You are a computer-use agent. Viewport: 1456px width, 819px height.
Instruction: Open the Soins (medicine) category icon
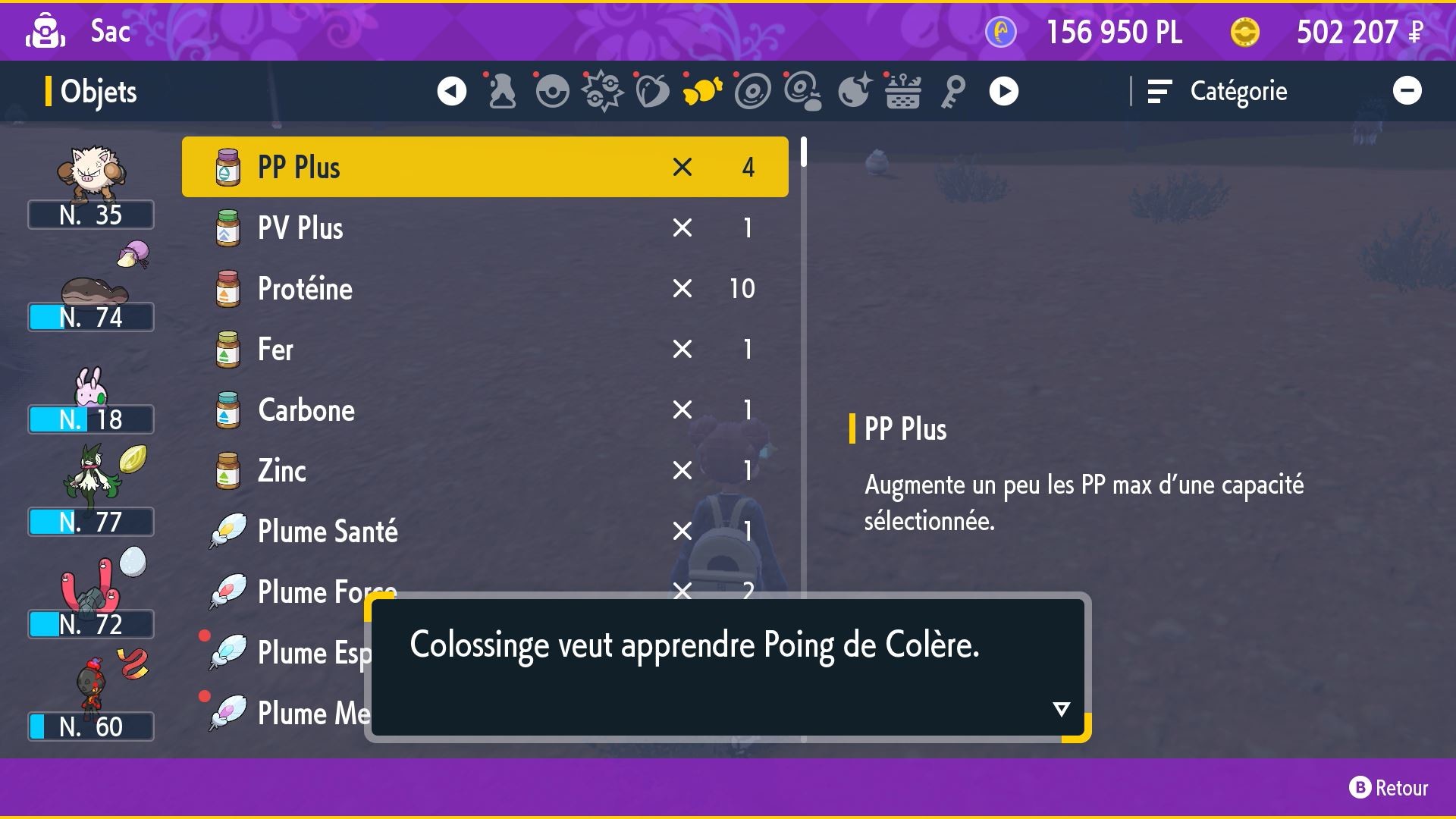(x=502, y=90)
